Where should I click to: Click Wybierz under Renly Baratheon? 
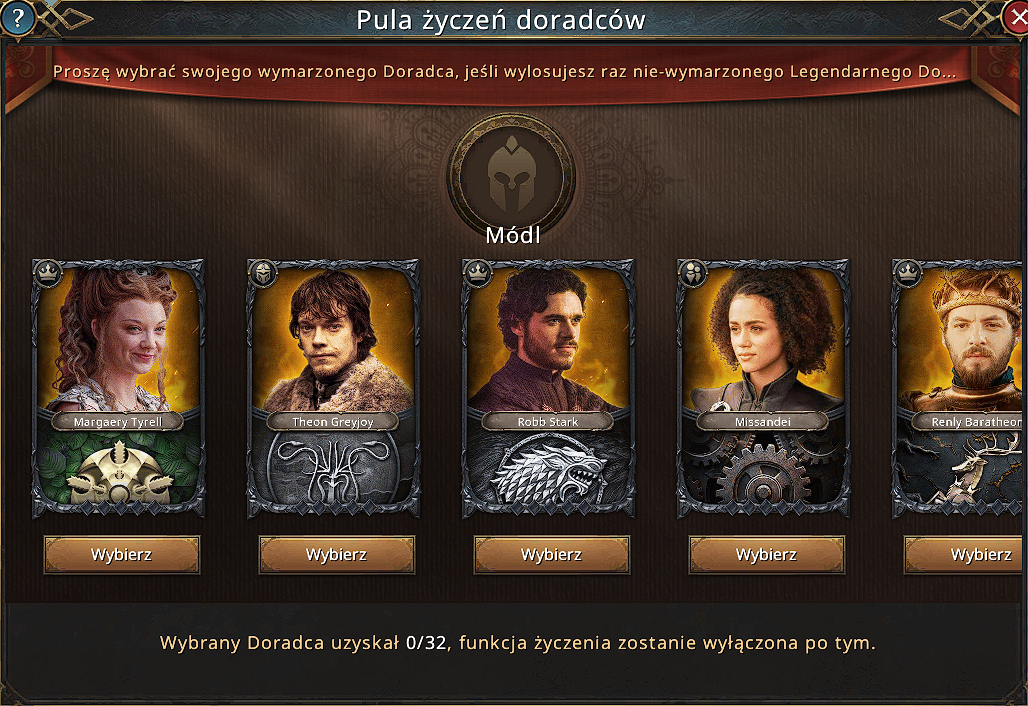coord(968,555)
